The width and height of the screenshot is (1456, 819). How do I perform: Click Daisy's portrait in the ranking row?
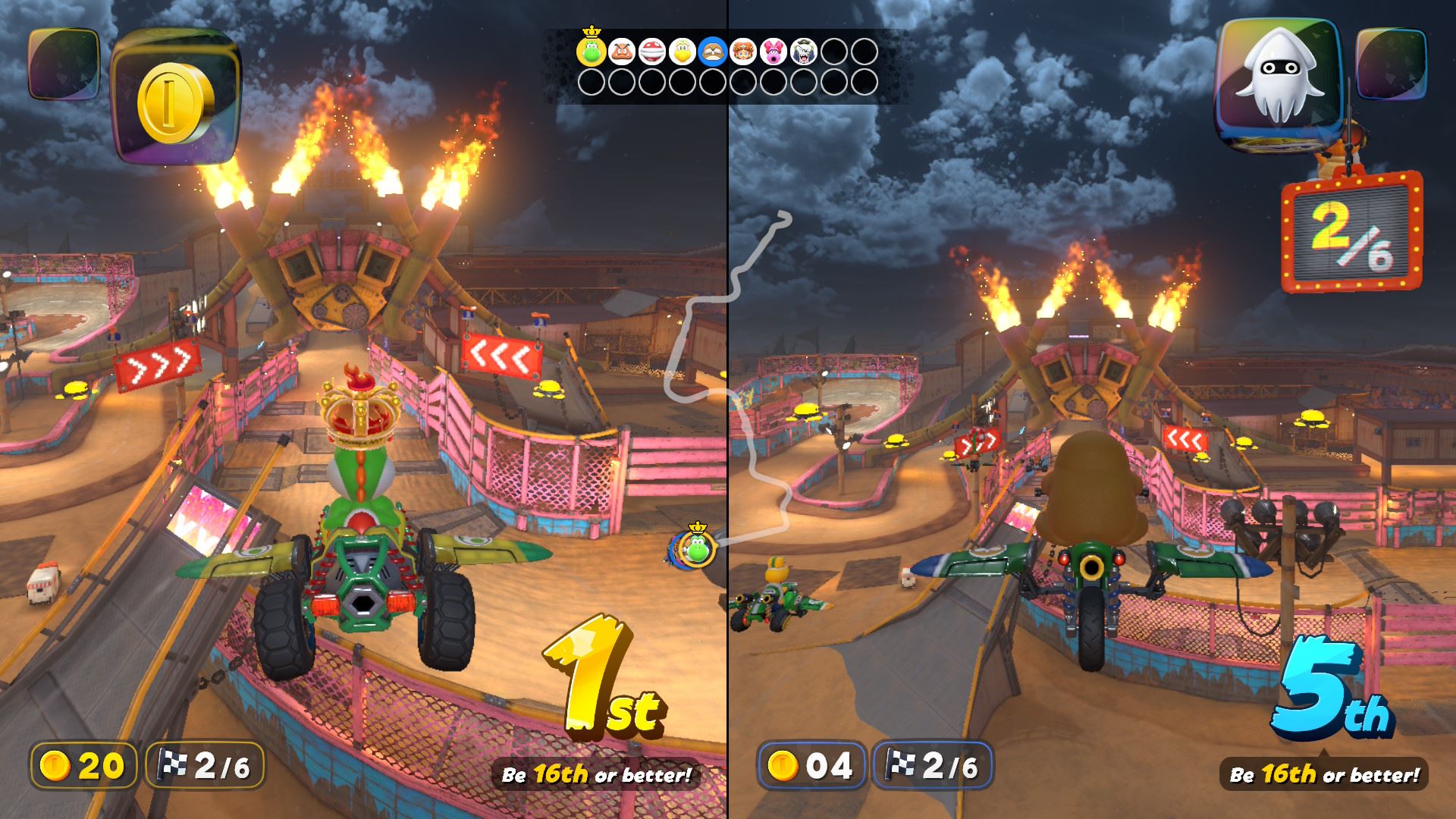coord(742,52)
